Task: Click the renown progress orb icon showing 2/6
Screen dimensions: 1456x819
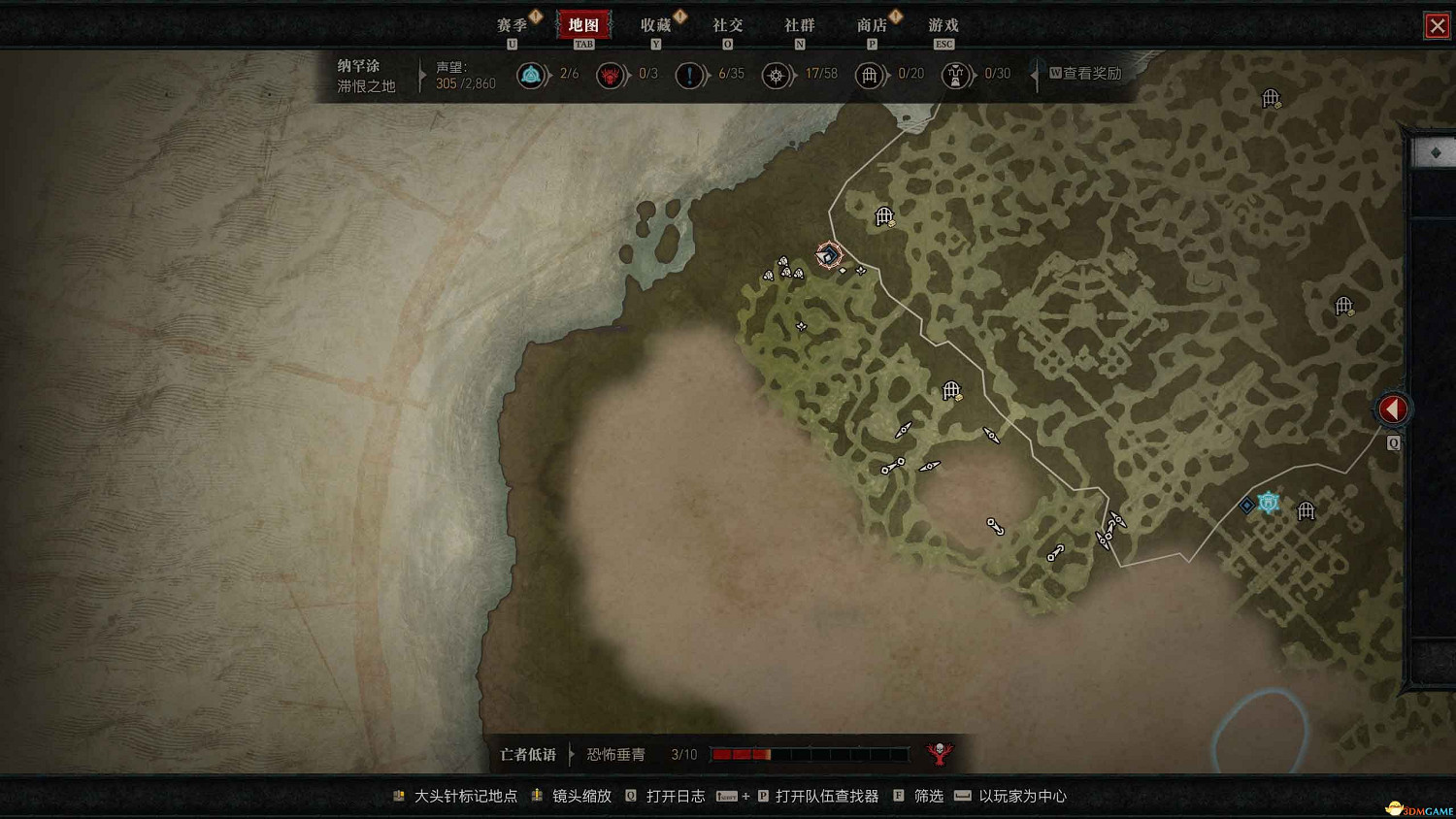Action: (532, 75)
